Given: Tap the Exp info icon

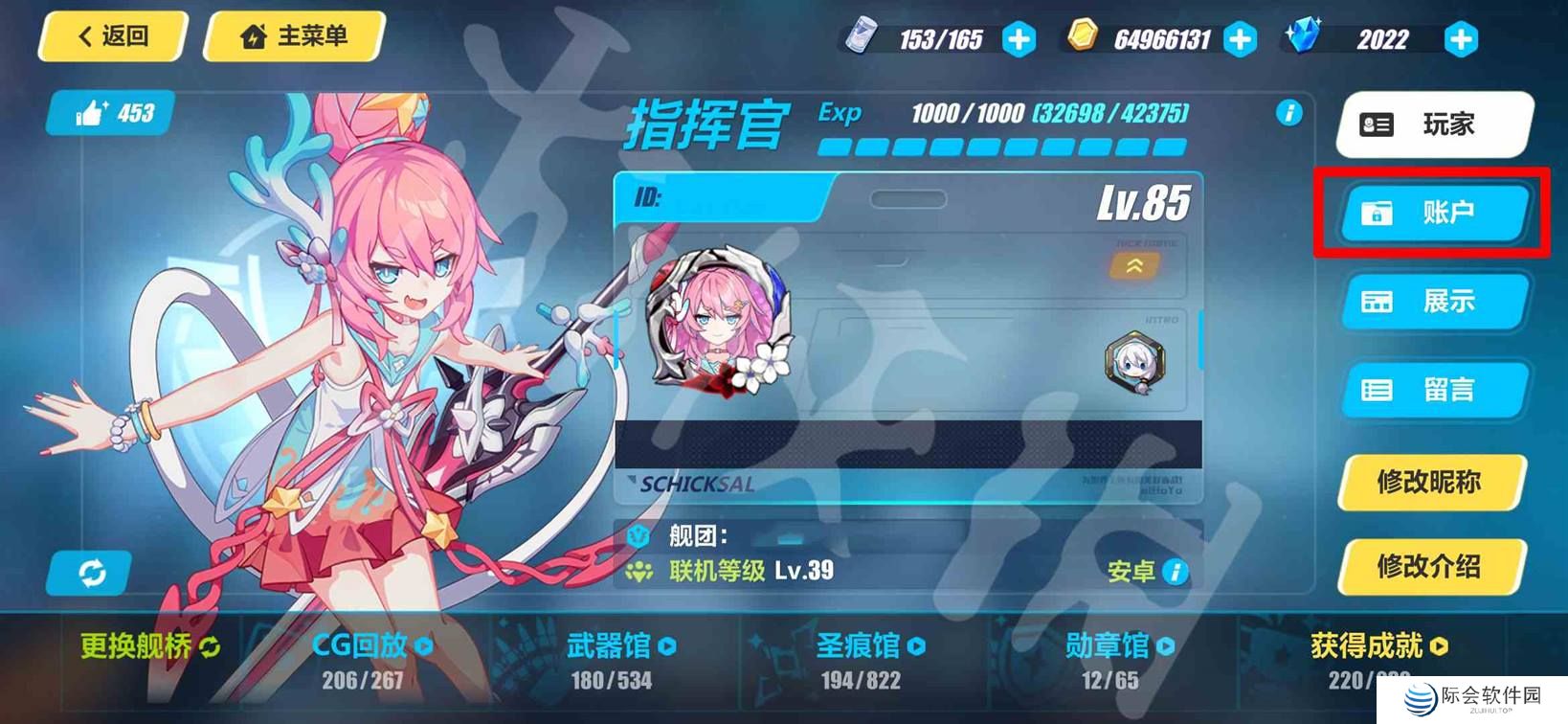Looking at the screenshot, I should pos(1289,113).
